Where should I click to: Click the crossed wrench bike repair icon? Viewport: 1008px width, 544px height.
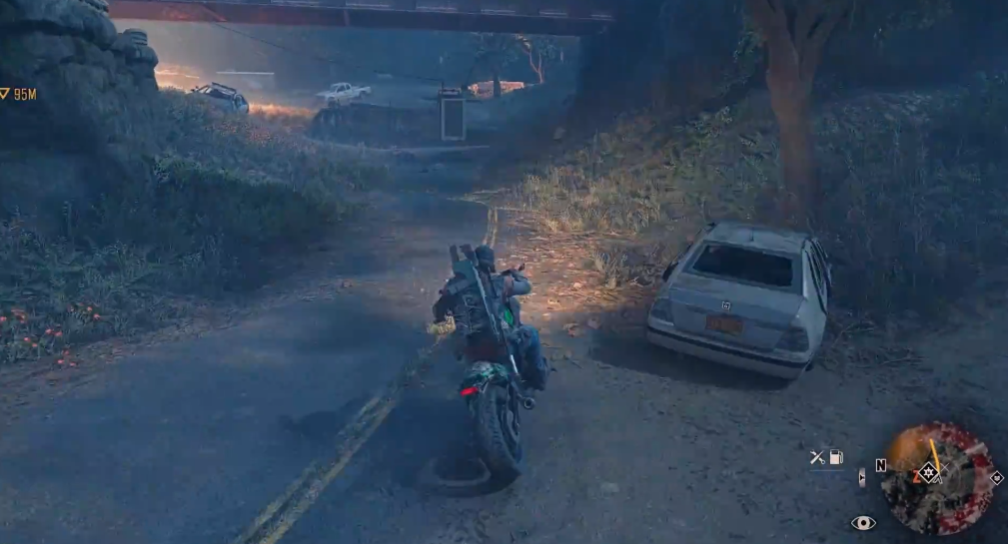(x=818, y=457)
